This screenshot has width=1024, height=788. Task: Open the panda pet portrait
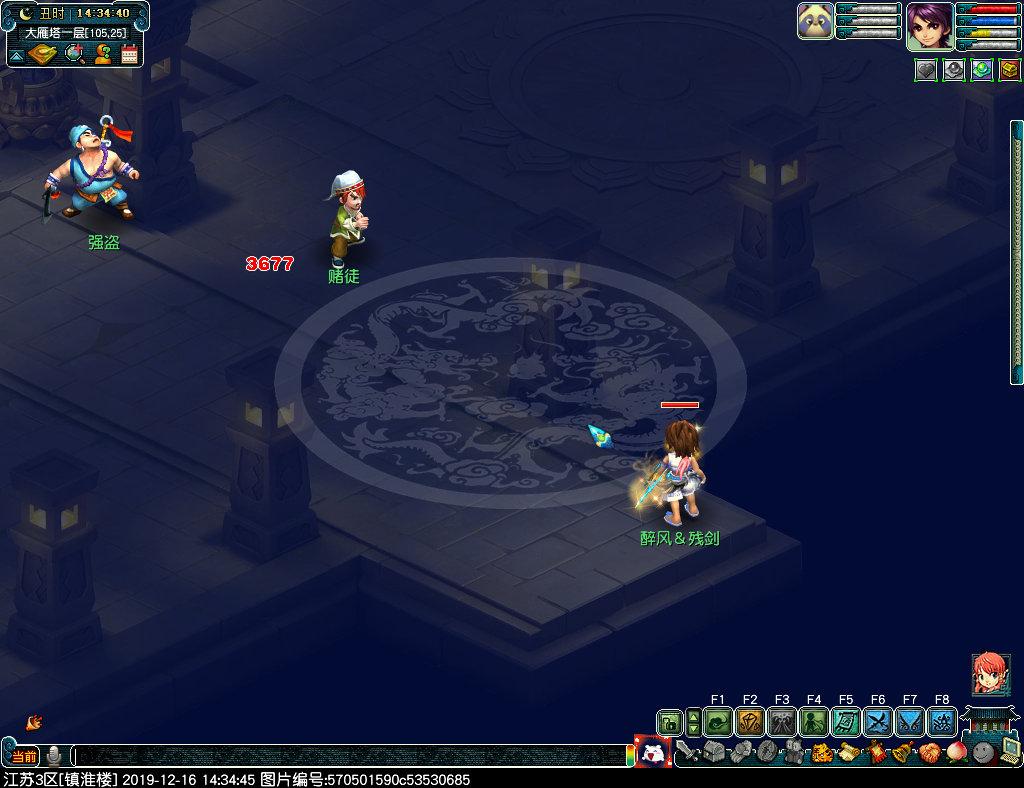tap(816, 21)
